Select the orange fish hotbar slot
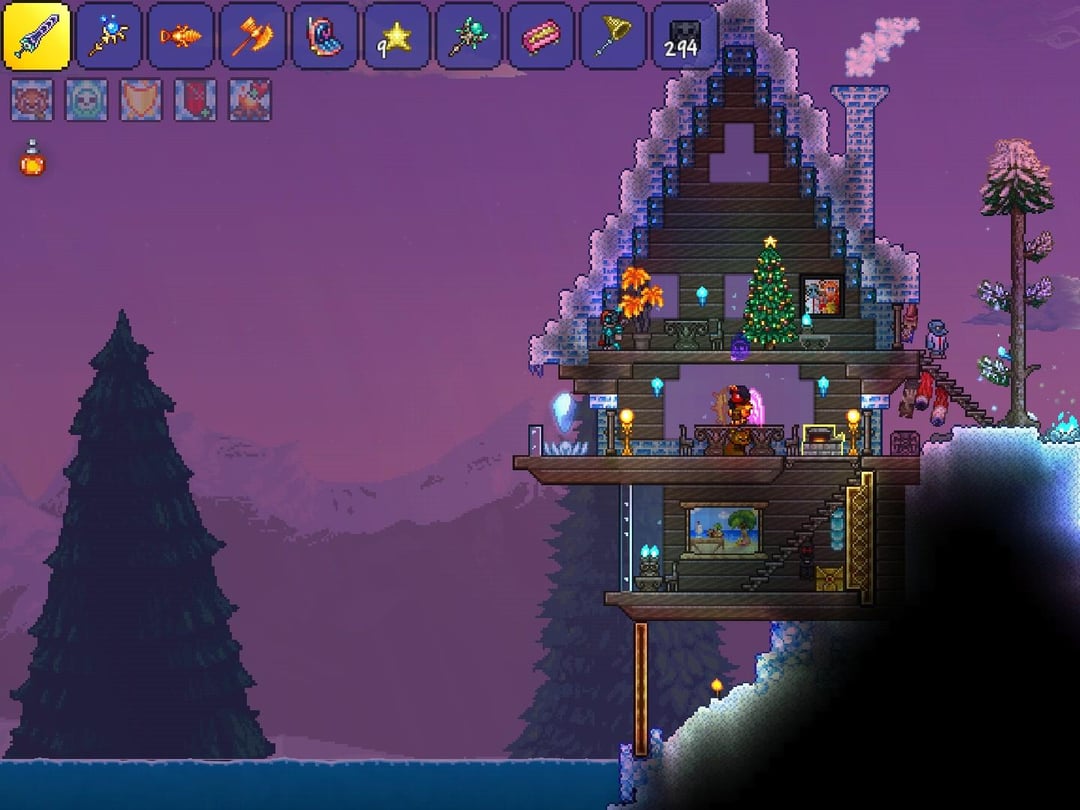1080x810 pixels. 181,36
